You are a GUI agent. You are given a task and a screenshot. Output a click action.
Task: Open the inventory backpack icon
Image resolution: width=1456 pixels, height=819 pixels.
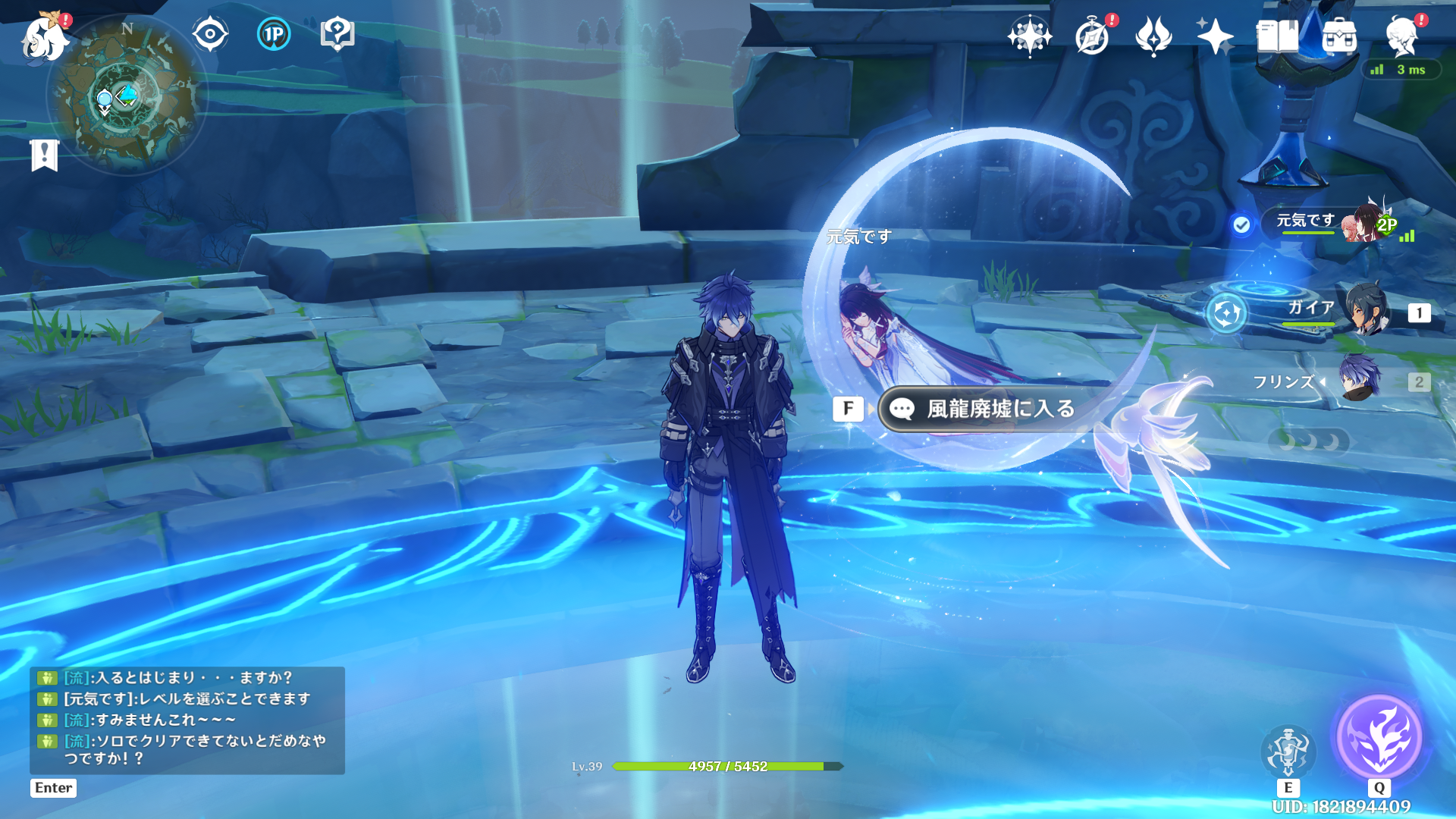pyautogui.click(x=1339, y=36)
